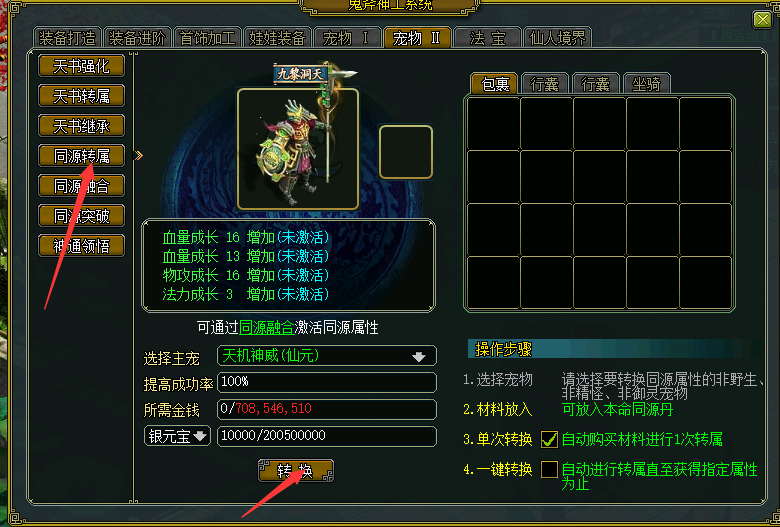
Task: Enable the 一键转换 checkbox
Action: [549, 469]
